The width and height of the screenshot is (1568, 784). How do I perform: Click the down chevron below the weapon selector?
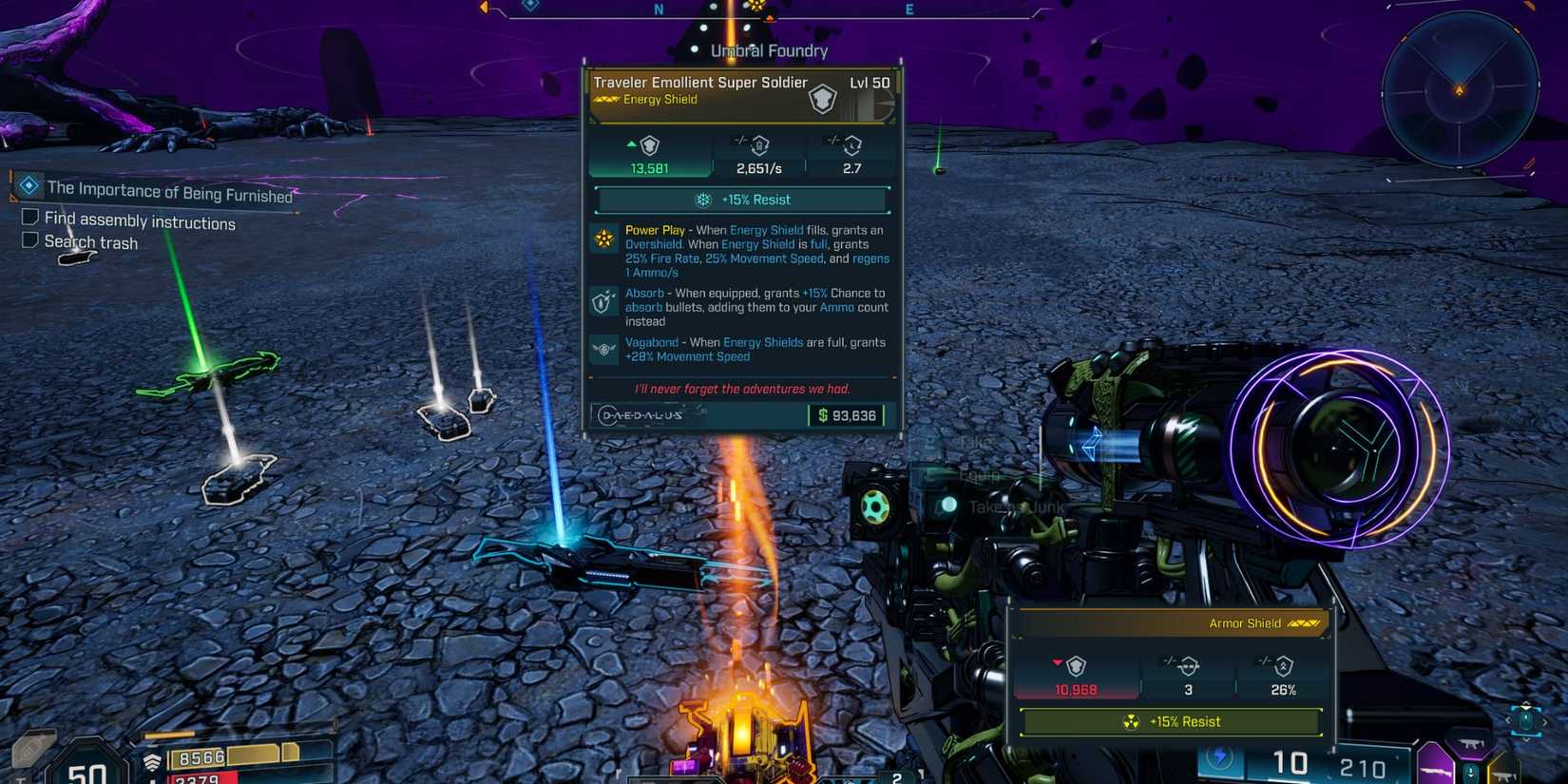(1526, 740)
